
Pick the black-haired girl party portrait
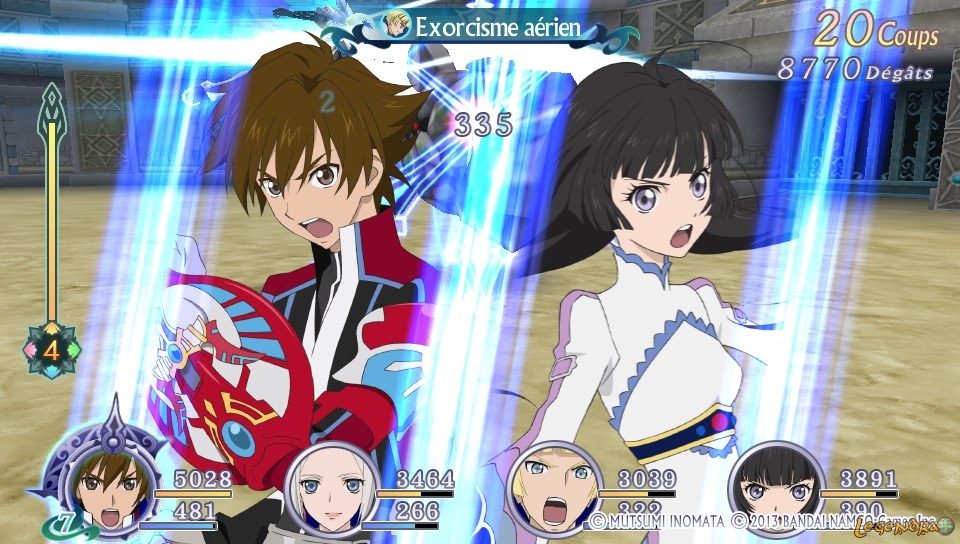(x=772, y=490)
